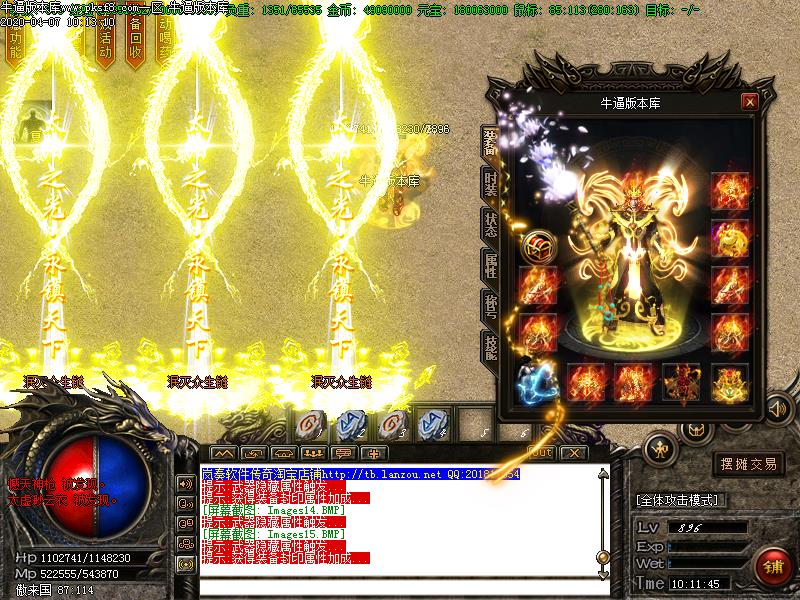Select the golden dragon orb slot
Viewport: 800px width, 600px height.
(730, 239)
